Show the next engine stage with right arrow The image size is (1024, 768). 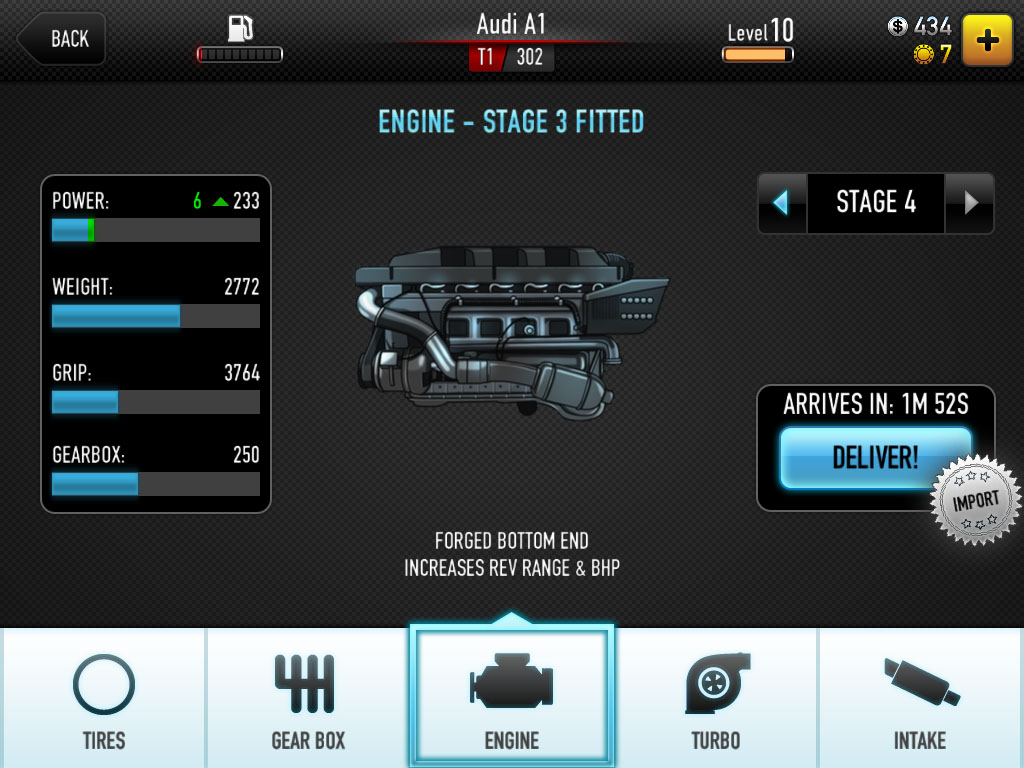[x=970, y=203]
